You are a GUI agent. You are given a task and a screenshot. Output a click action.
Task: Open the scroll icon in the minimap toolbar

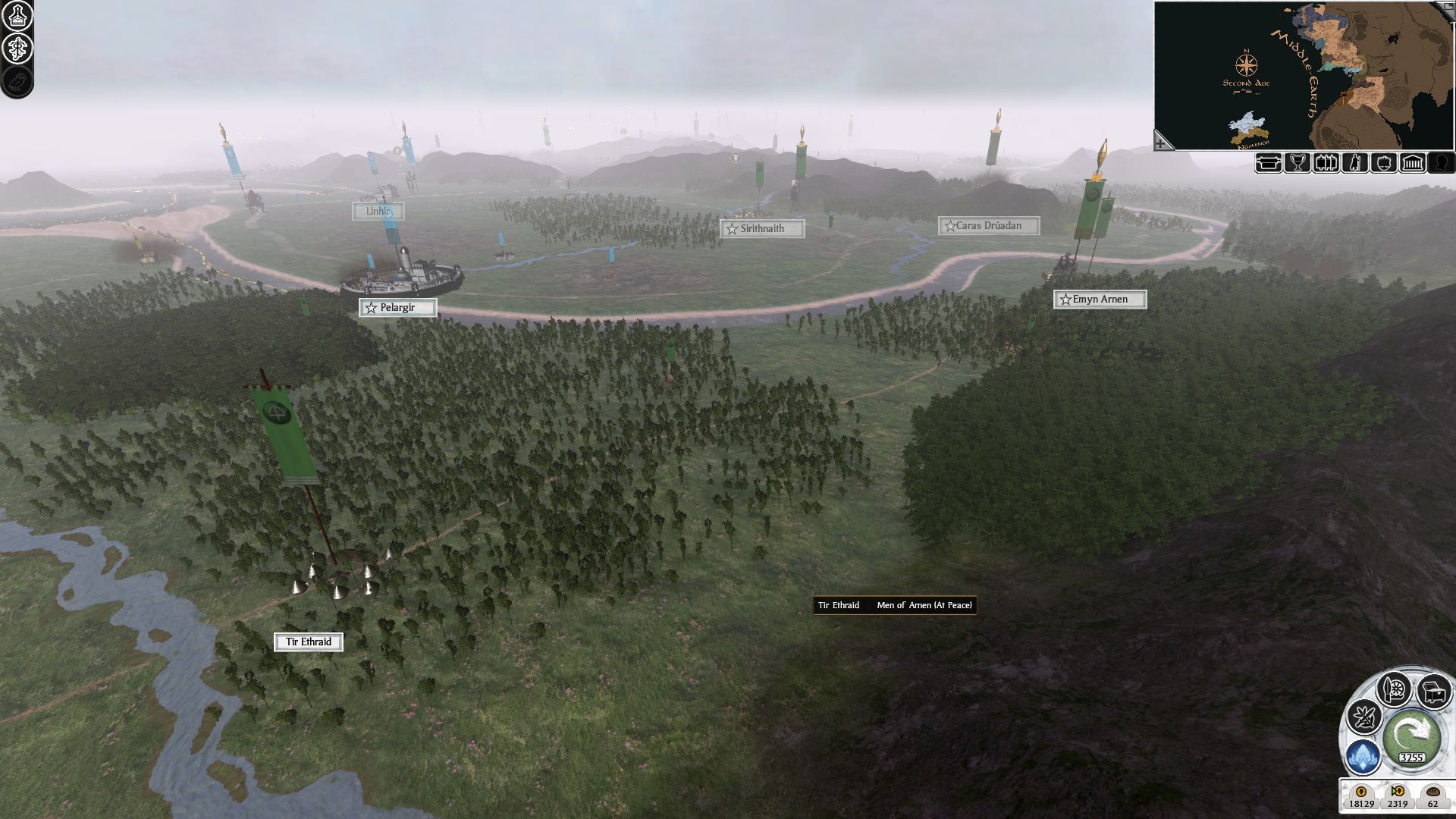1269,163
